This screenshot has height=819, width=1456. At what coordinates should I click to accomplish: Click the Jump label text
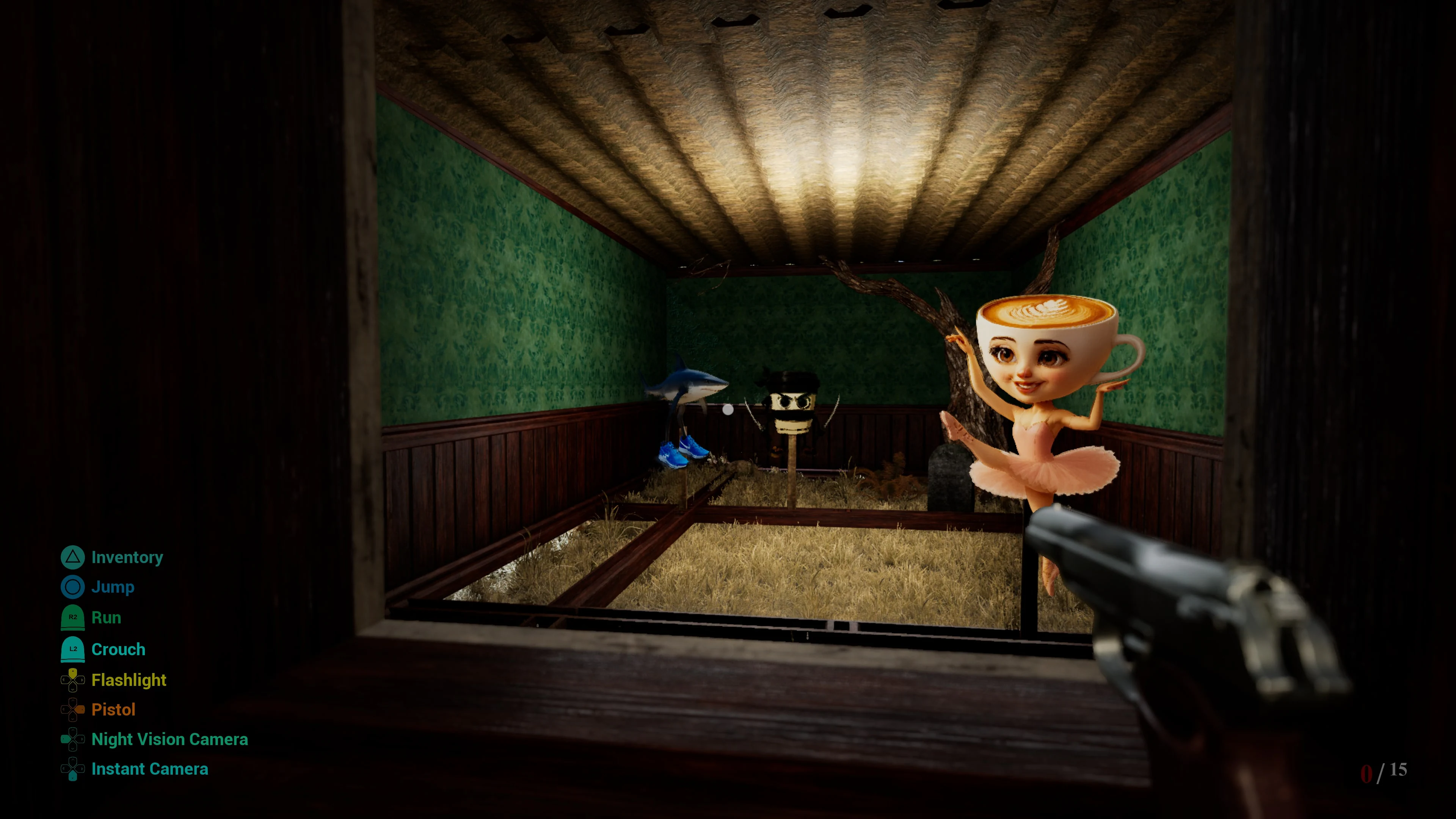pyautogui.click(x=113, y=587)
